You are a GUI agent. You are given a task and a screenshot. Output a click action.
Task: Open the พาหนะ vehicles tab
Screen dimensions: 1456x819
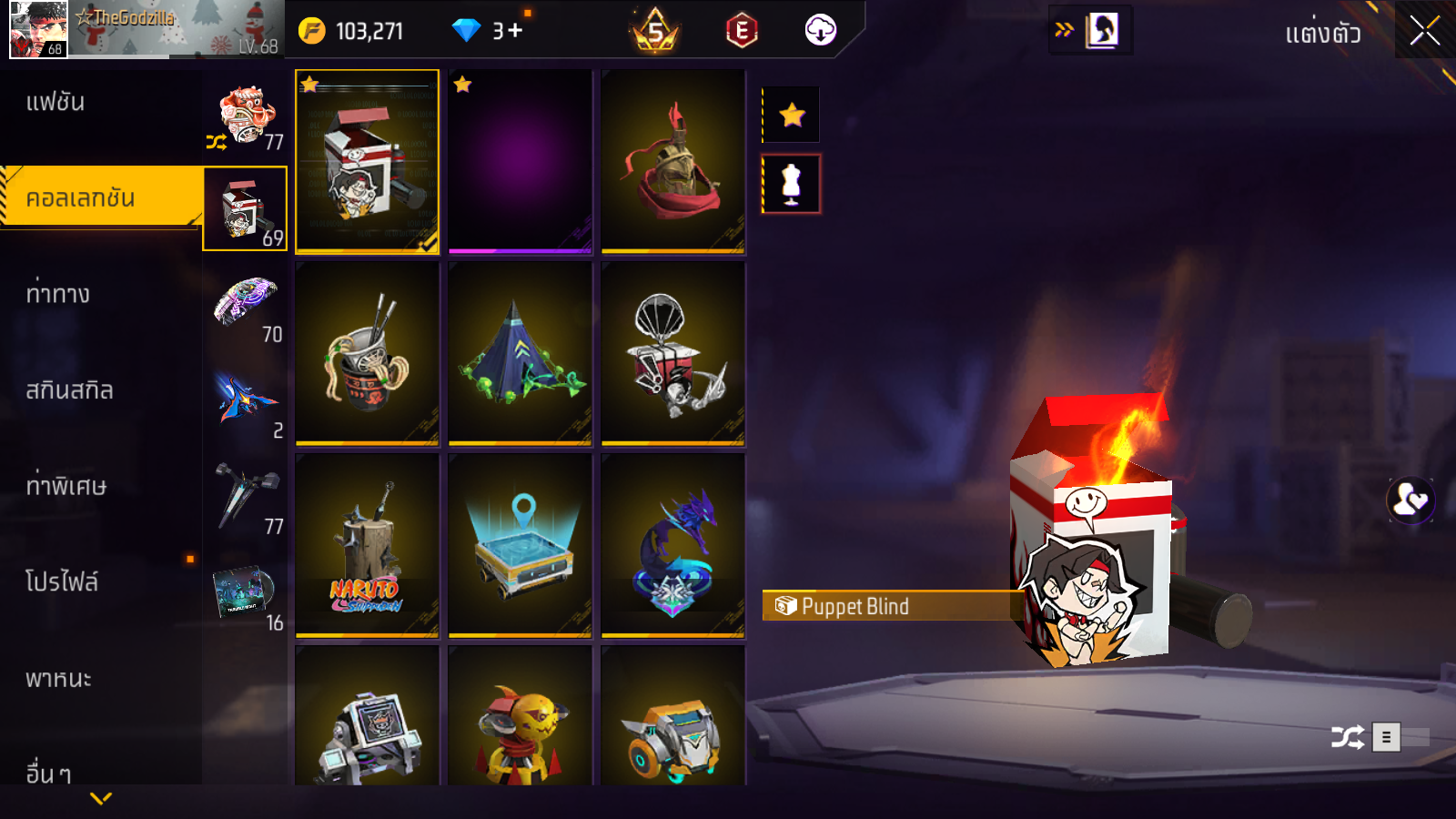tap(58, 679)
